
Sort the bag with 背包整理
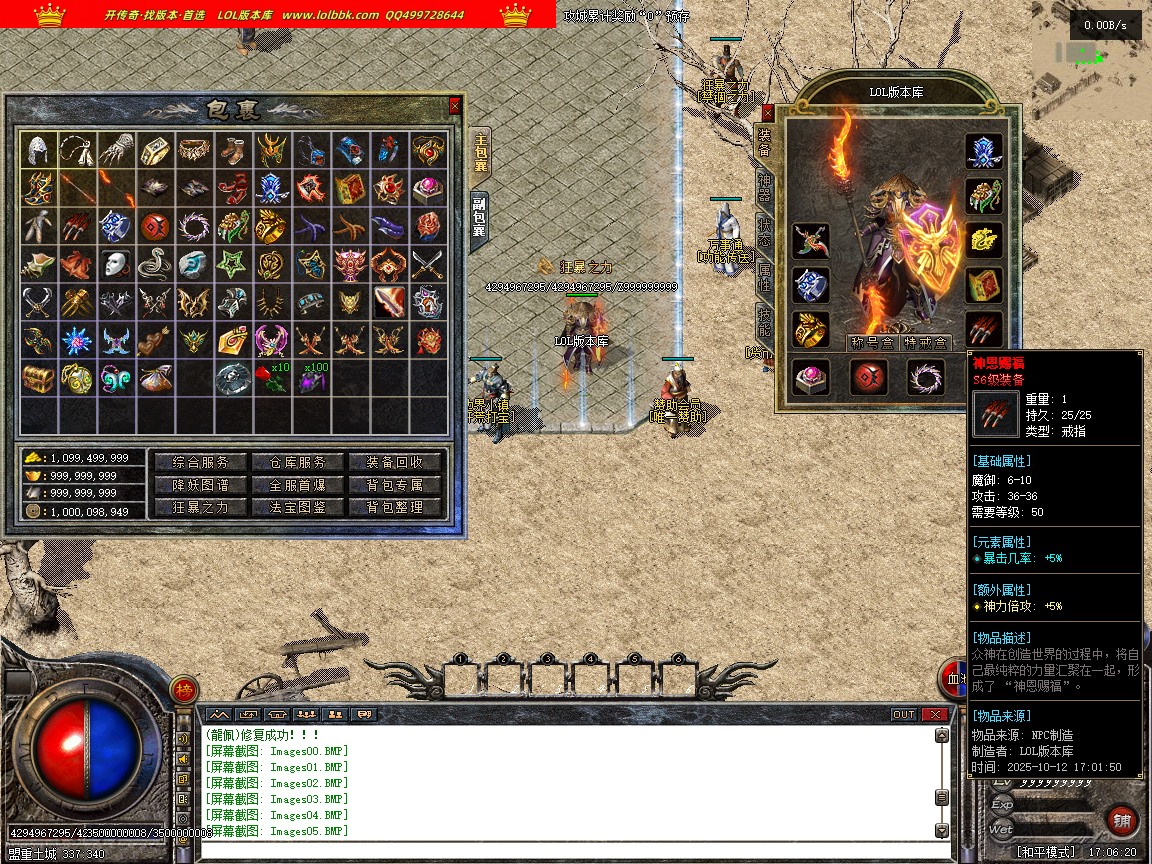pyautogui.click(x=394, y=507)
